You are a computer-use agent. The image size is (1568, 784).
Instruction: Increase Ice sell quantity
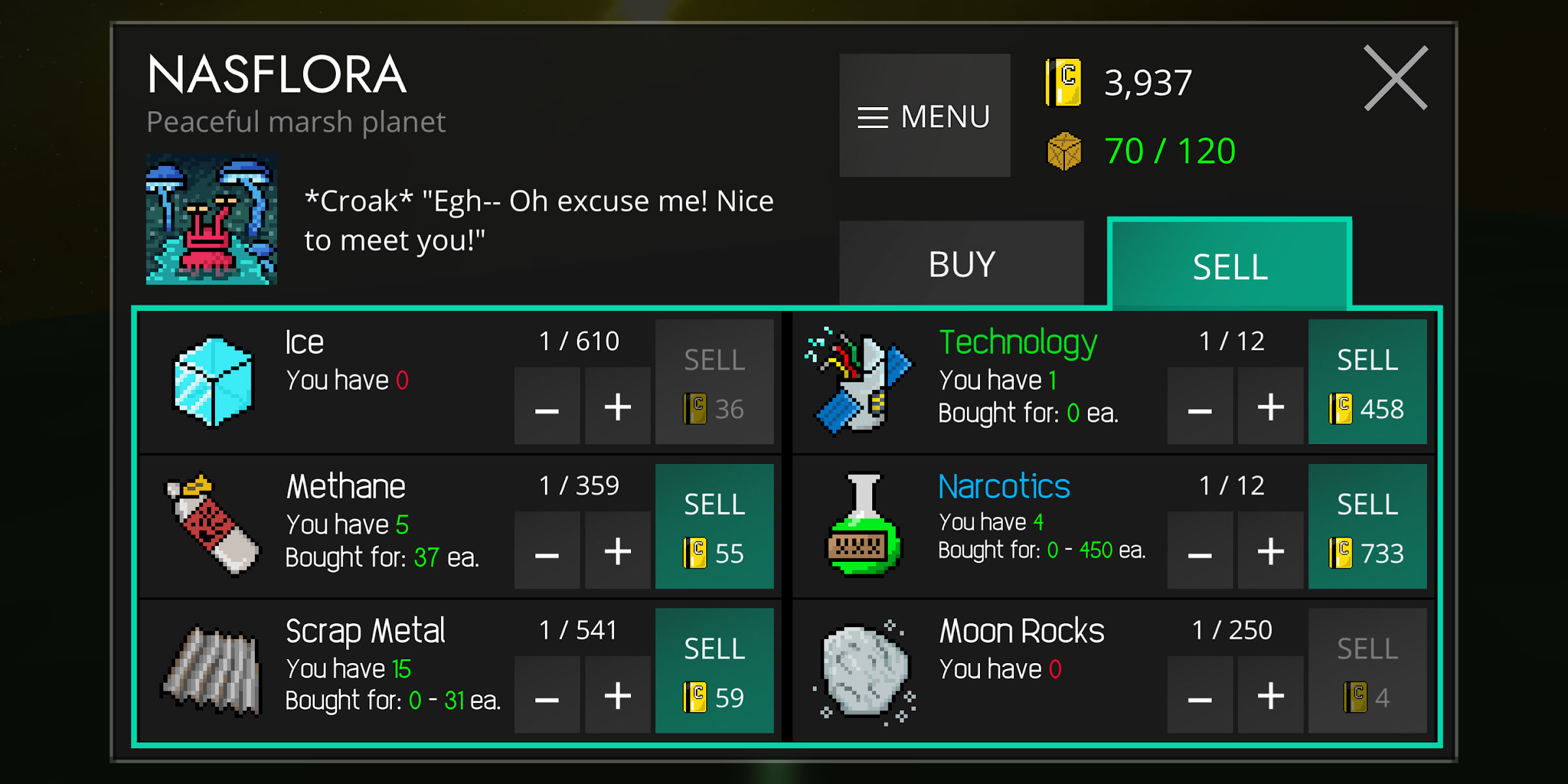(x=617, y=408)
